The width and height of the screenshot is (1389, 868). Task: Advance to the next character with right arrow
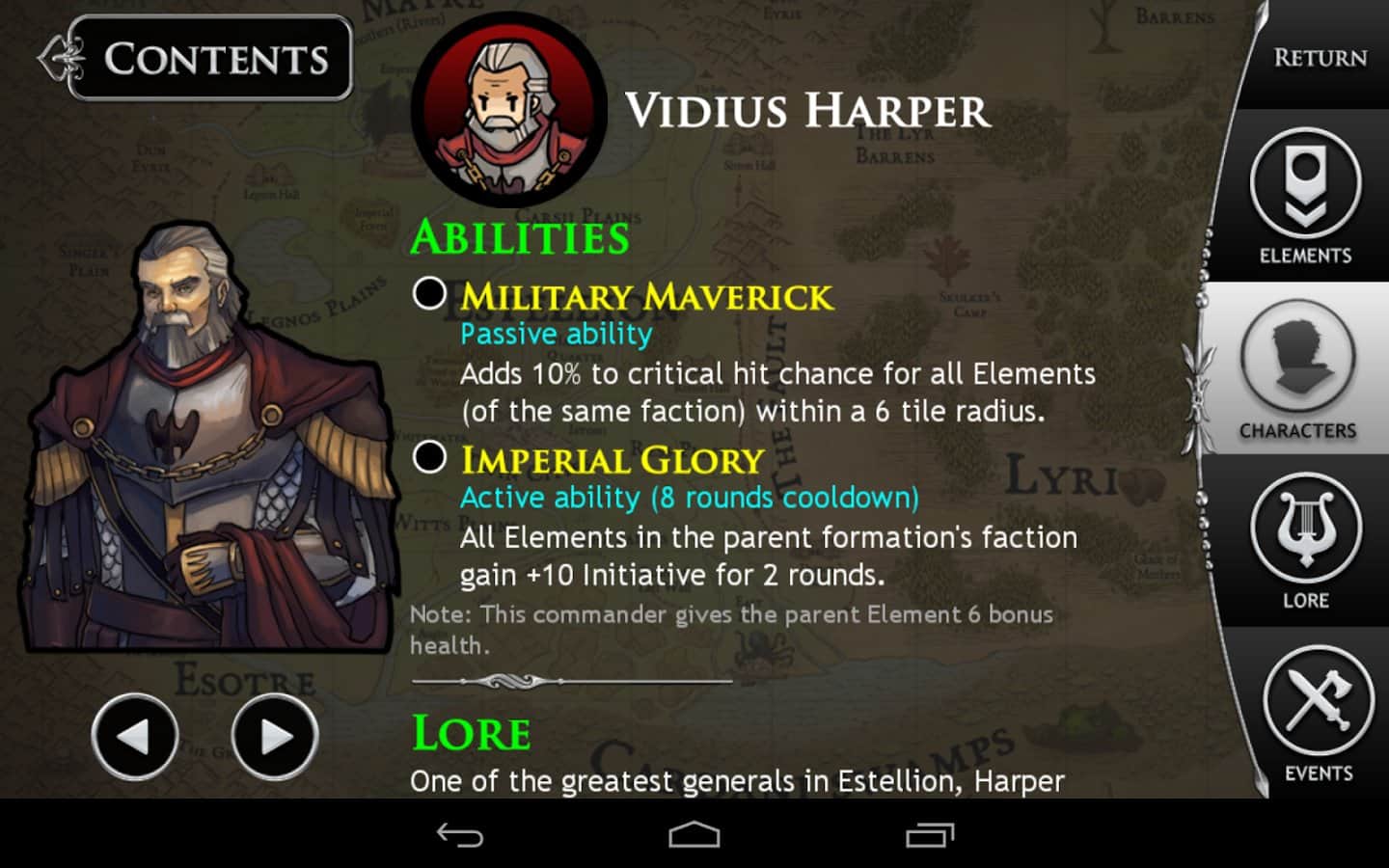275,737
